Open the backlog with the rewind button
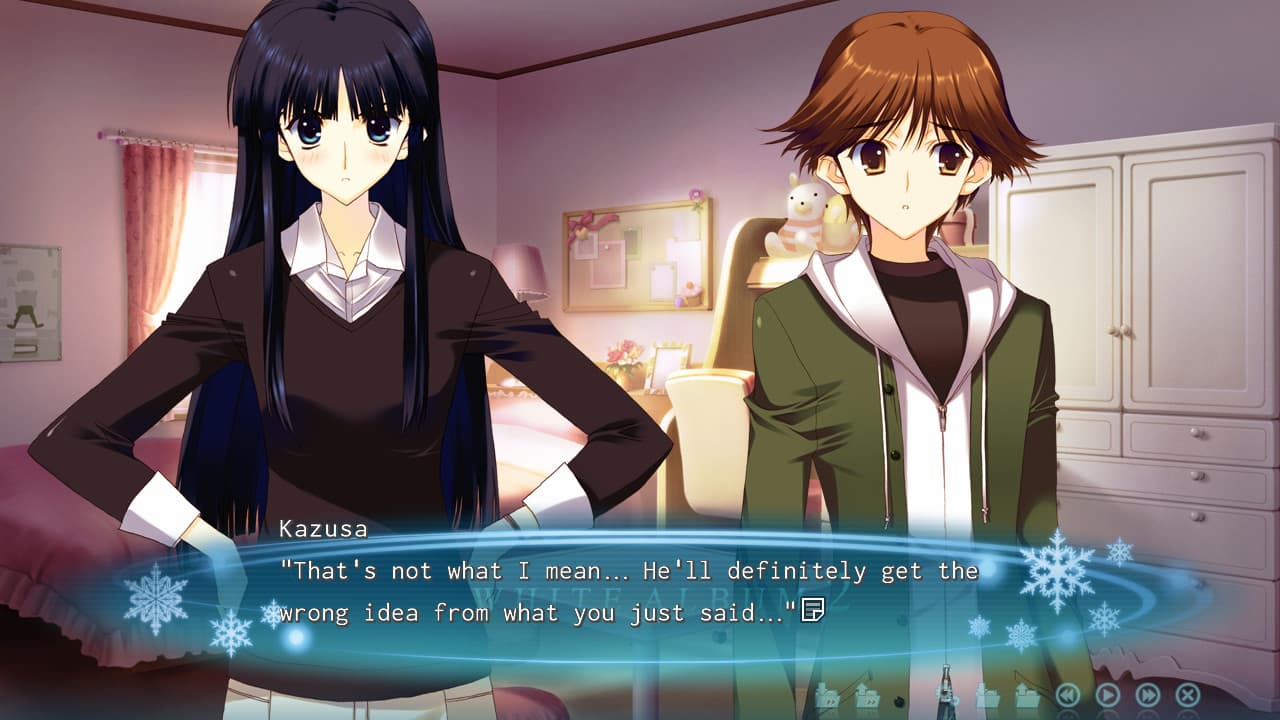This screenshot has width=1280, height=720. pyautogui.click(x=1068, y=694)
